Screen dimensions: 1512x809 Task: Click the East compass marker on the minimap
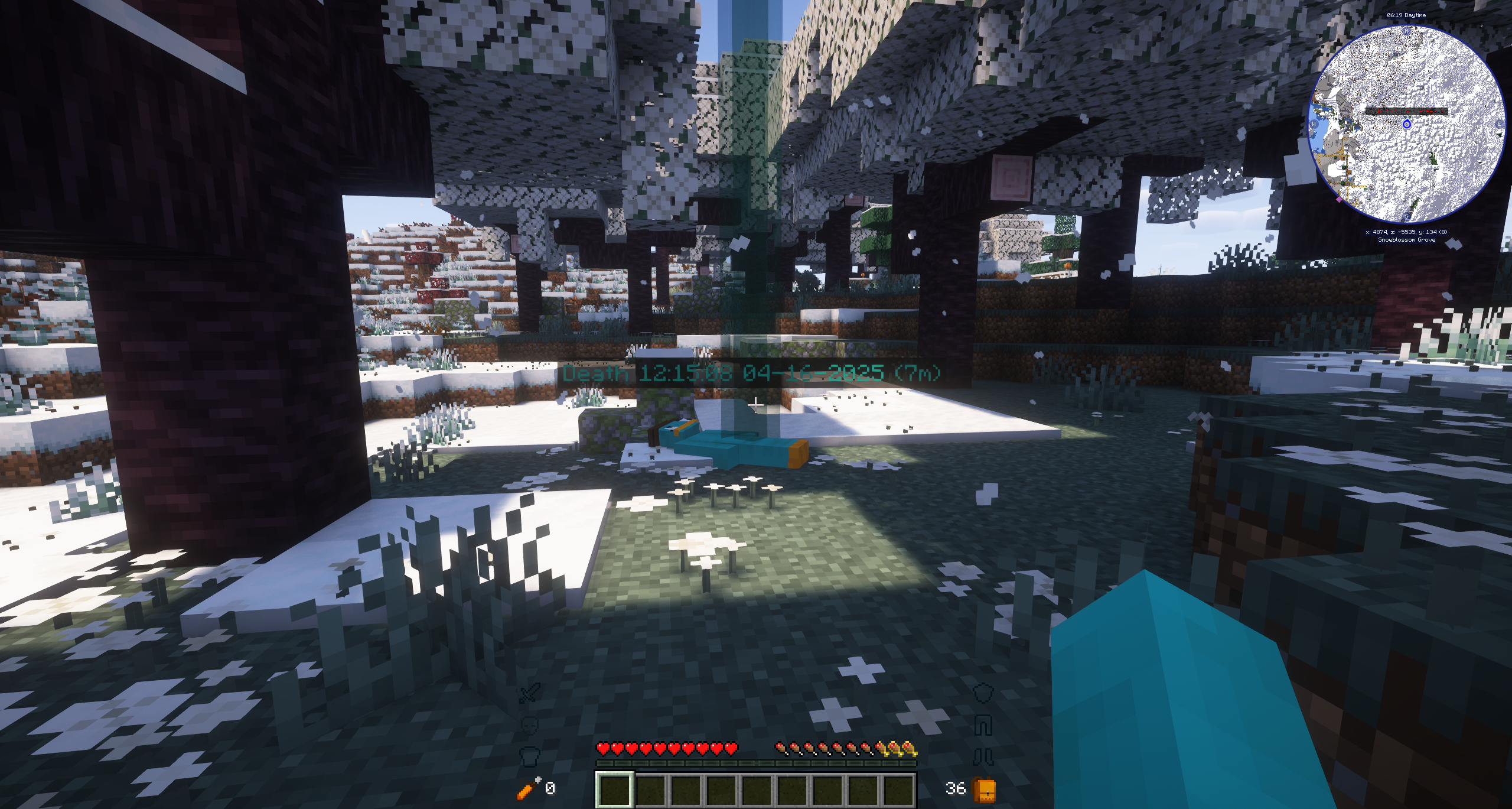click(x=1498, y=124)
